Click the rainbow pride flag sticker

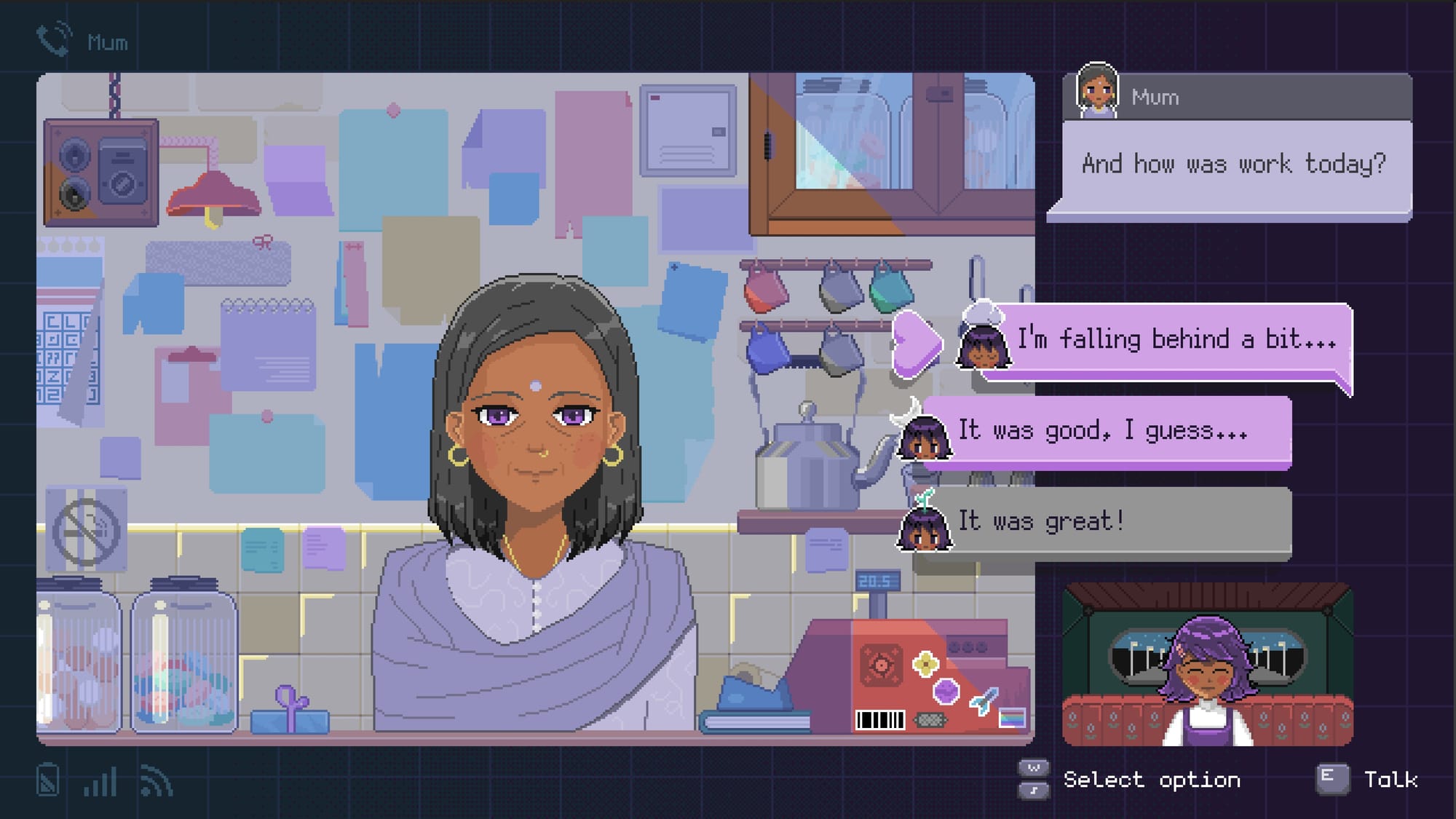click(x=1012, y=718)
